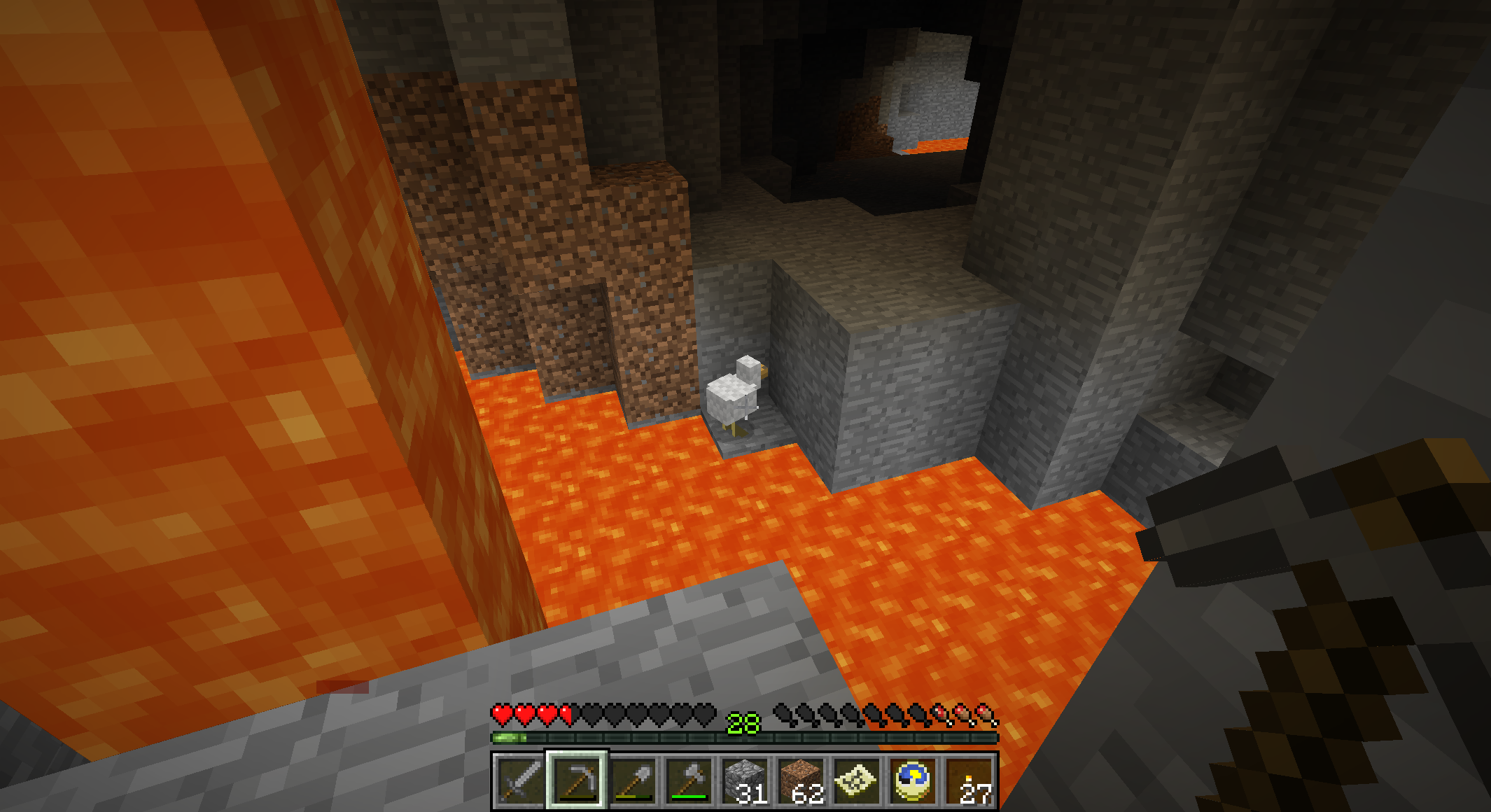Equip the stone axe from the hotbar
1491x812 pixels.
point(689,780)
